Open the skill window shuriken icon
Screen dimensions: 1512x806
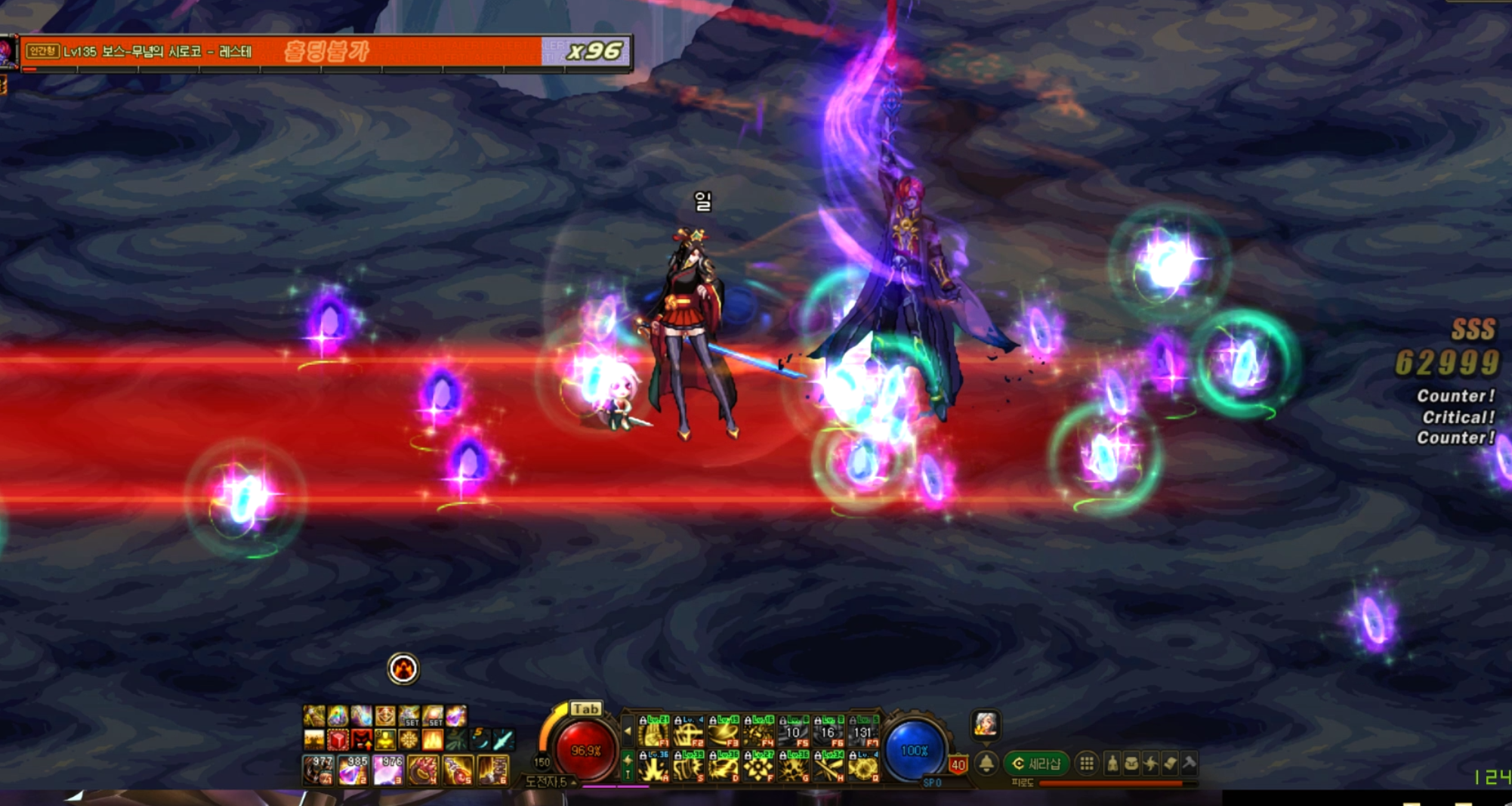[1150, 764]
